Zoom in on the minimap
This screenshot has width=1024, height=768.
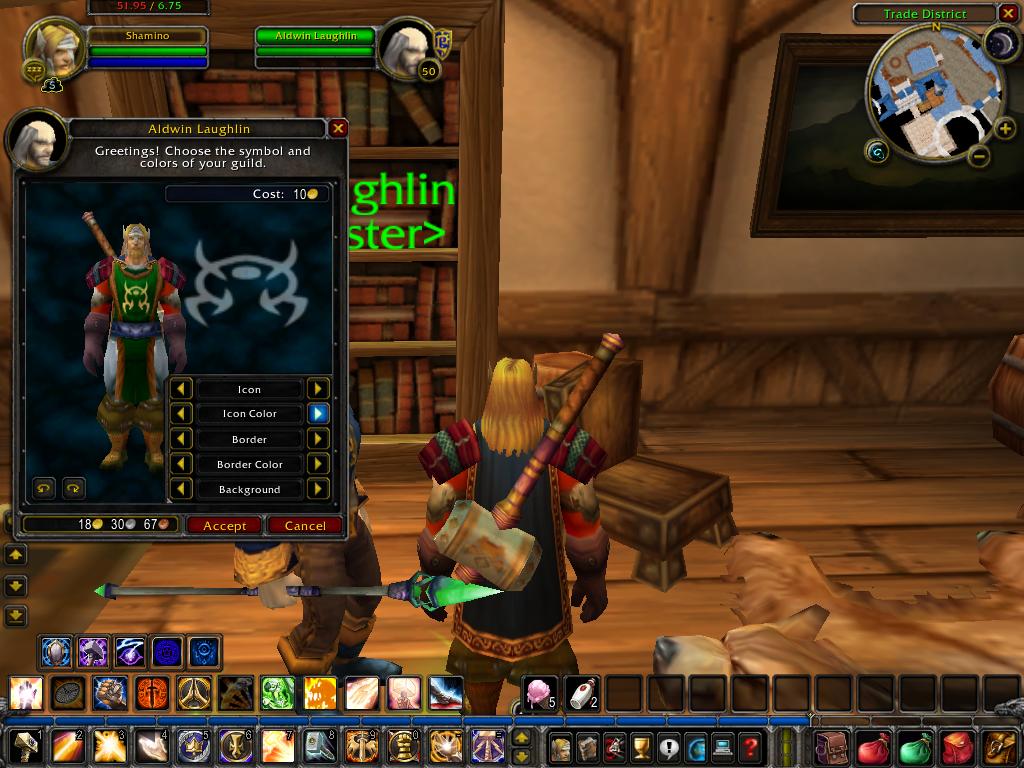[x=1004, y=128]
